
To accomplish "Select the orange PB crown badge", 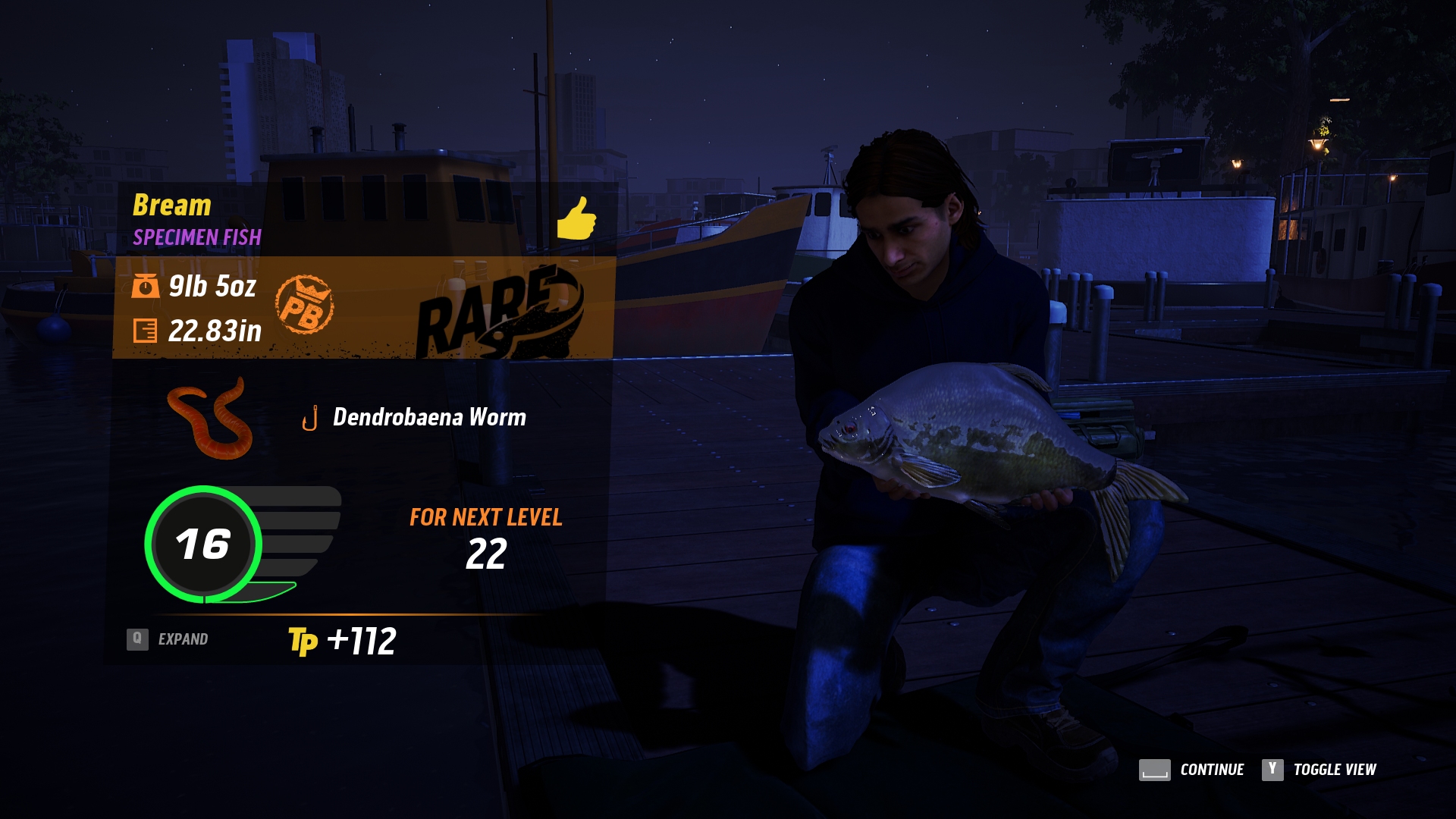I will pos(304,305).
